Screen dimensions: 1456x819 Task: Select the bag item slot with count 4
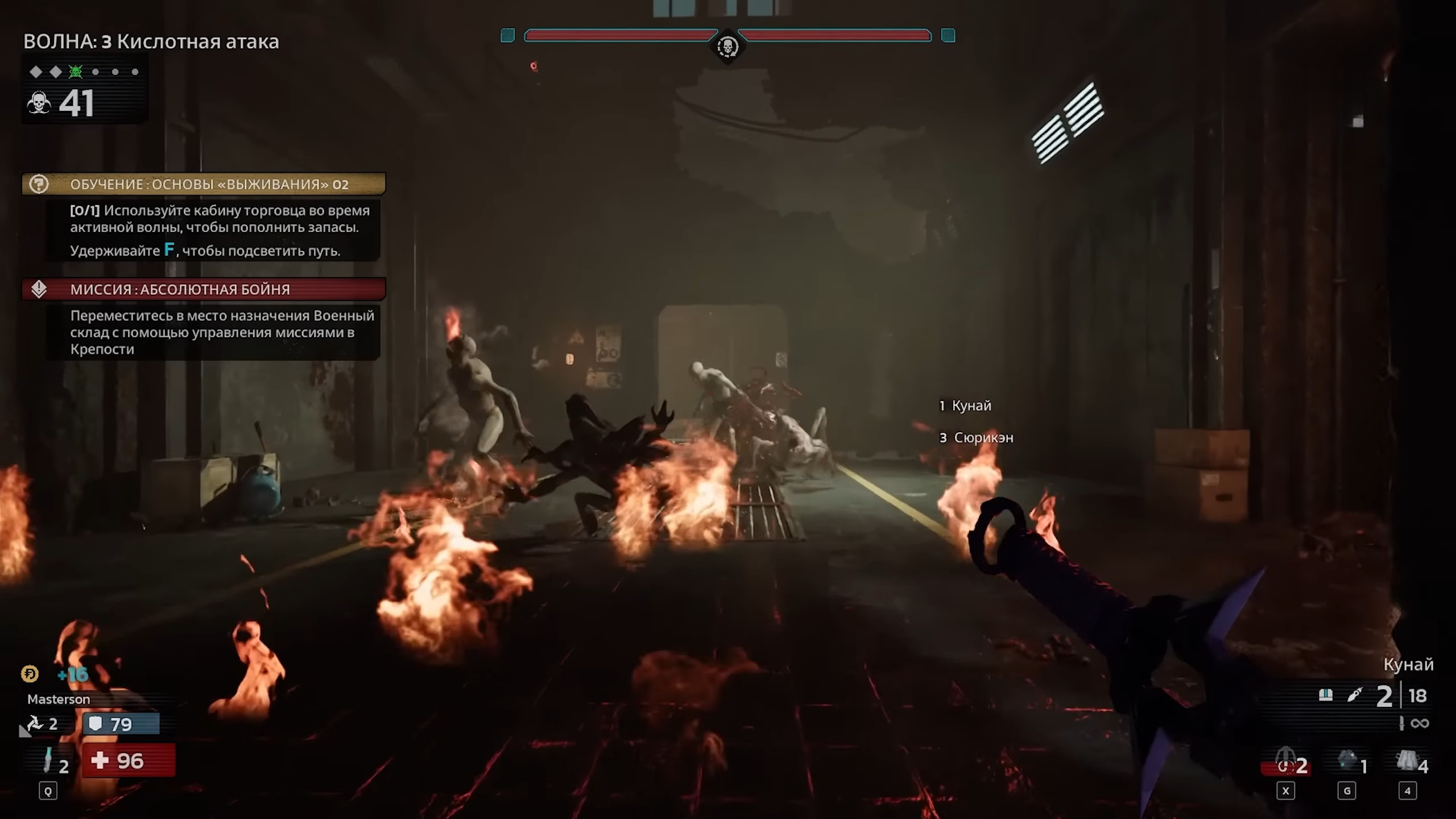[1407, 760]
